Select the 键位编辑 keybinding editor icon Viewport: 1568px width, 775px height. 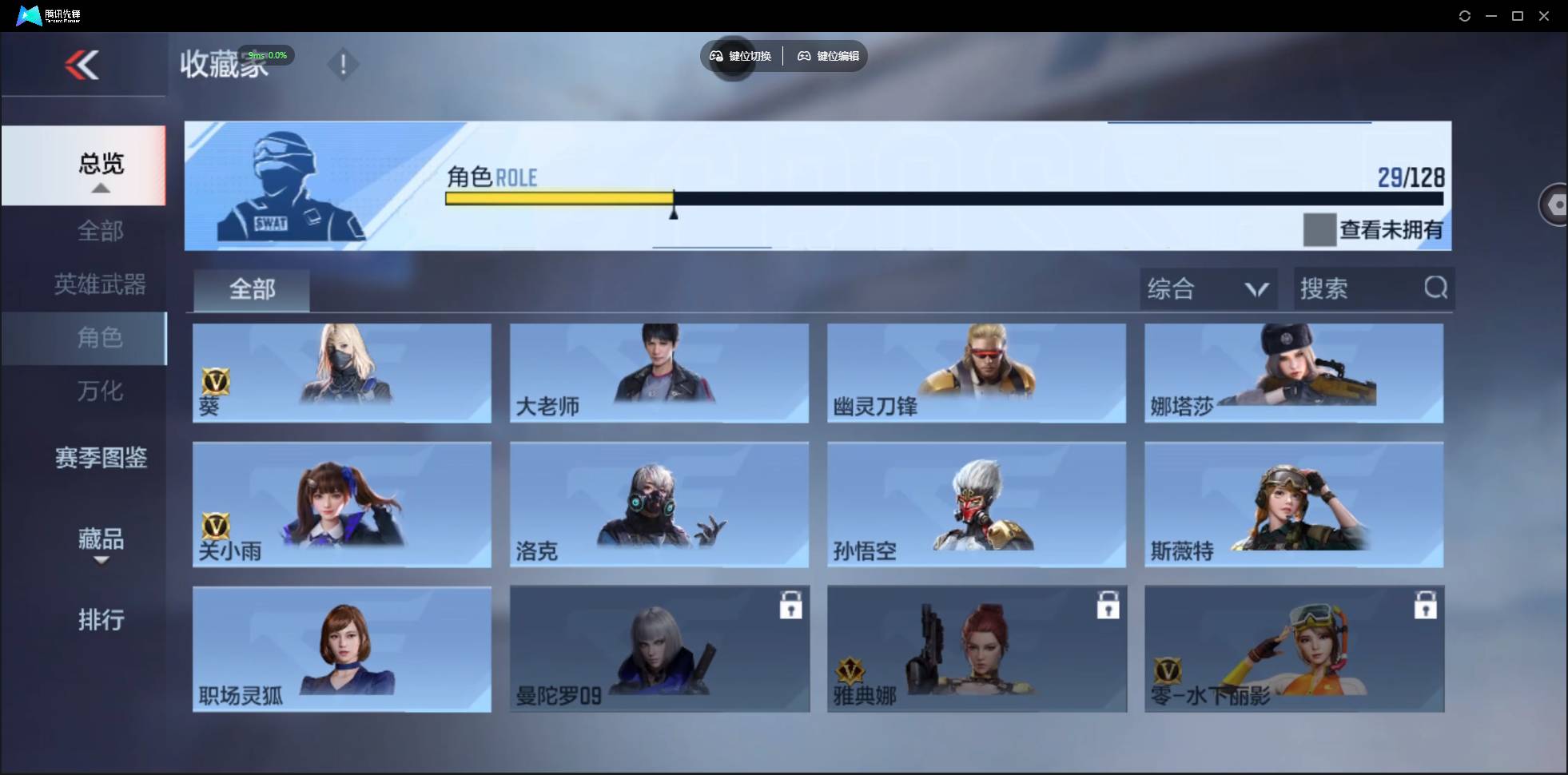click(x=804, y=56)
